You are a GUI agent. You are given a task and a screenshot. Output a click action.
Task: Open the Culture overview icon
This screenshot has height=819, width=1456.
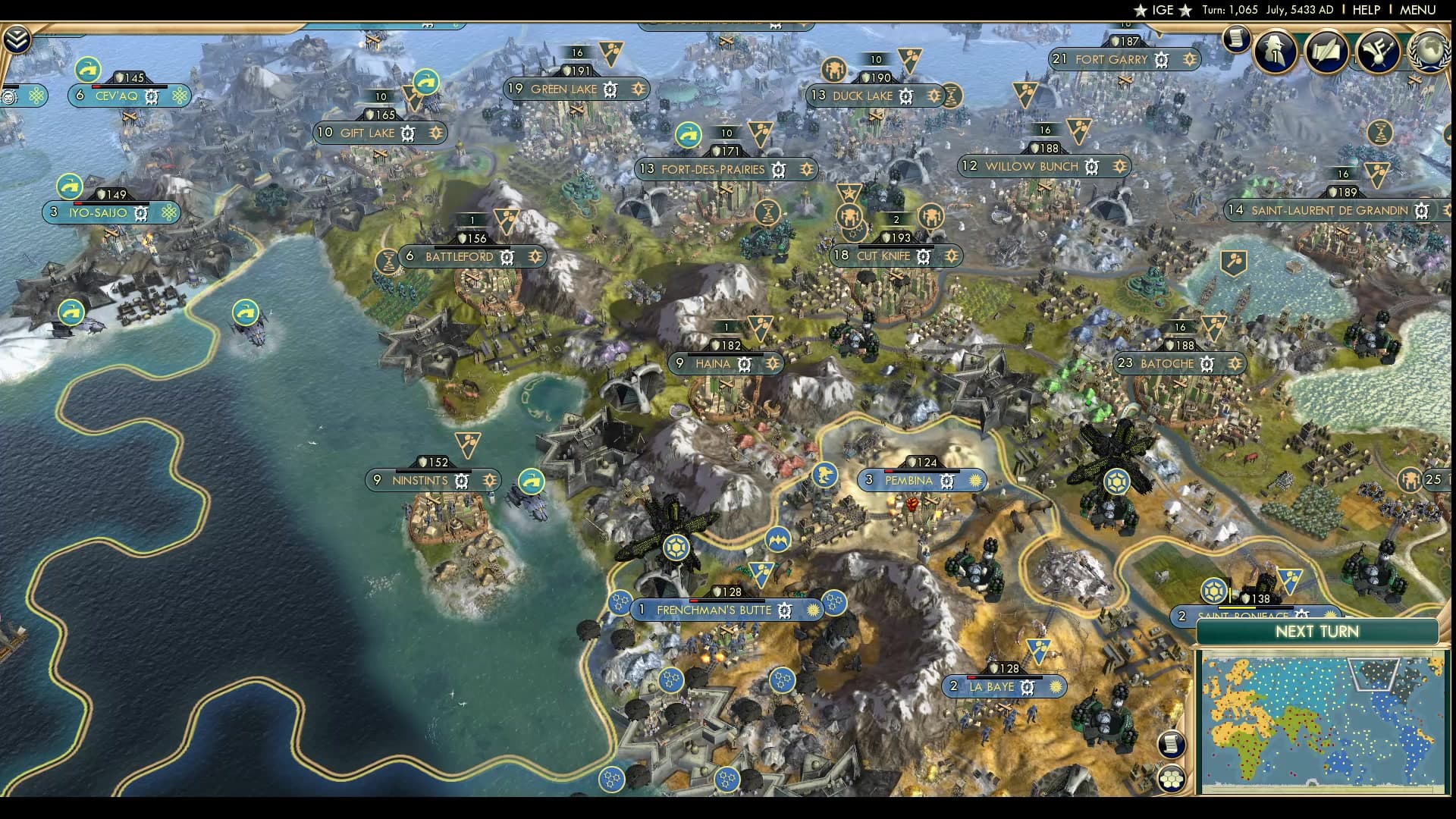click(x=1380, y=51)
